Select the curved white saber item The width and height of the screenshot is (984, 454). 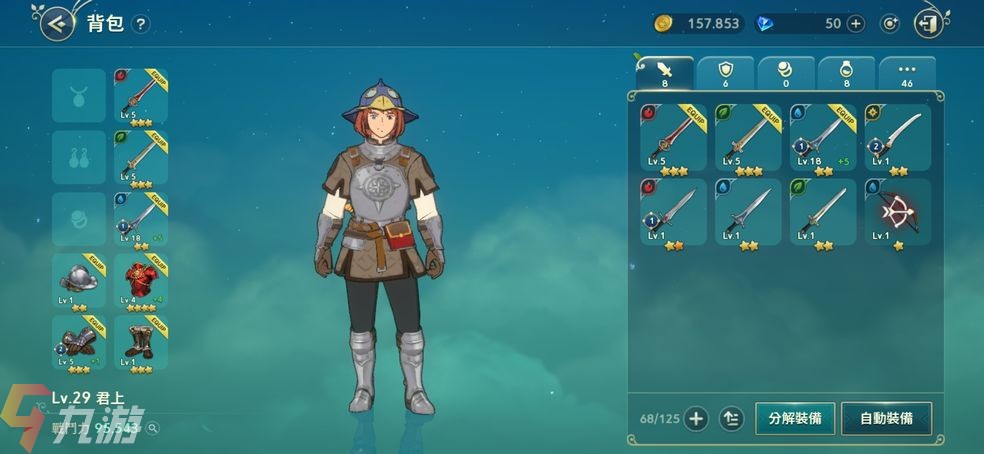(x=897, y=138)
